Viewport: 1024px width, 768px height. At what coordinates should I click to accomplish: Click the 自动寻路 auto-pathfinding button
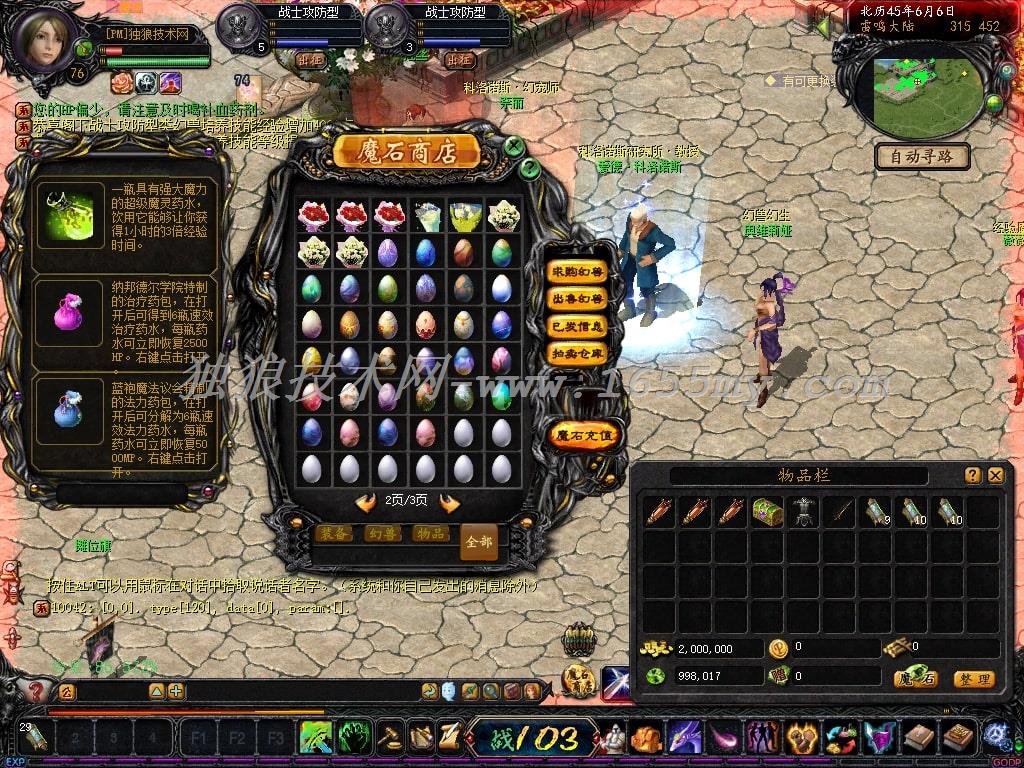coord(922,157)
